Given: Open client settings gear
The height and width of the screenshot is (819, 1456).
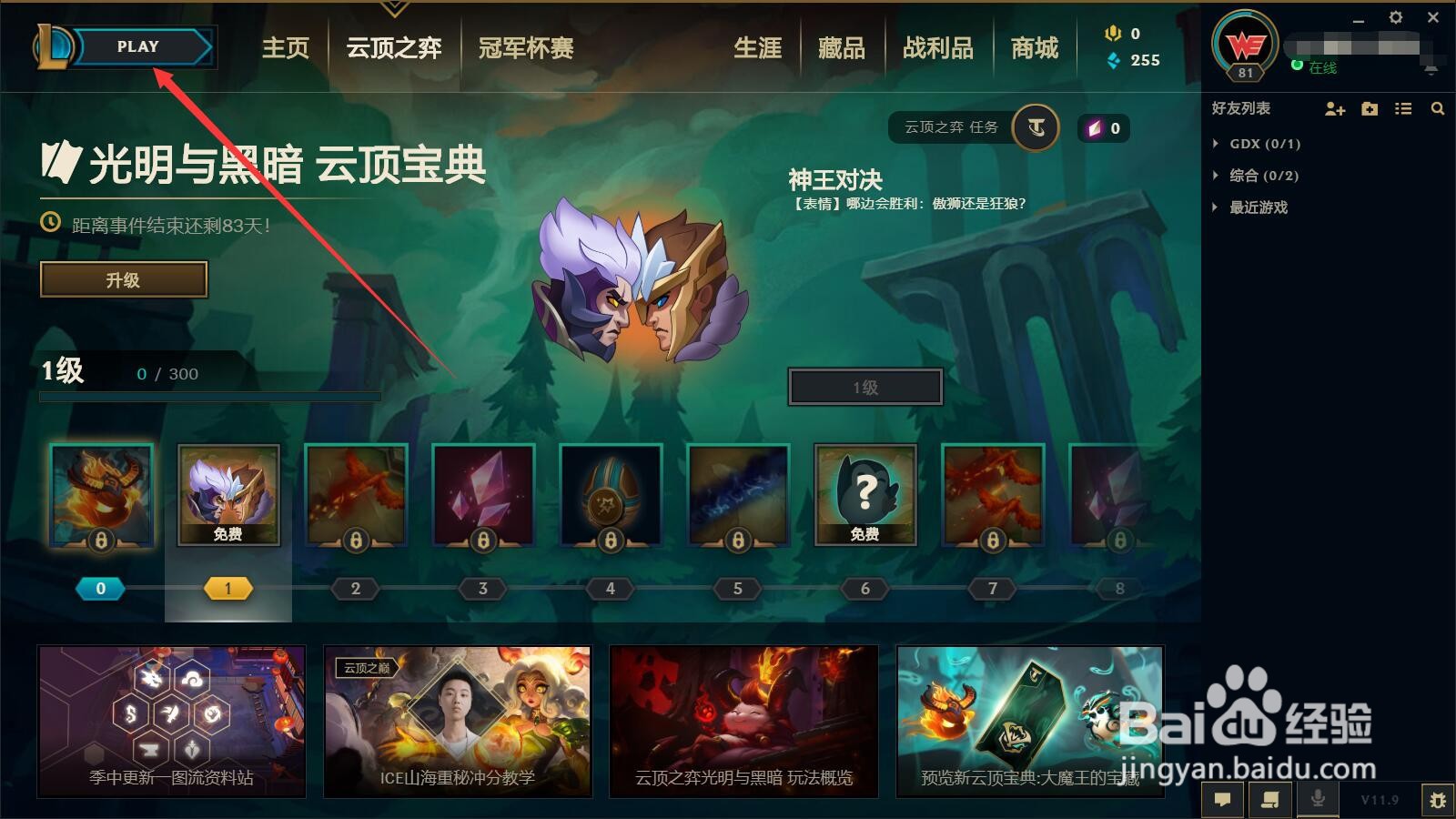Looking at the screenshot, I should tap(1398, 16).
